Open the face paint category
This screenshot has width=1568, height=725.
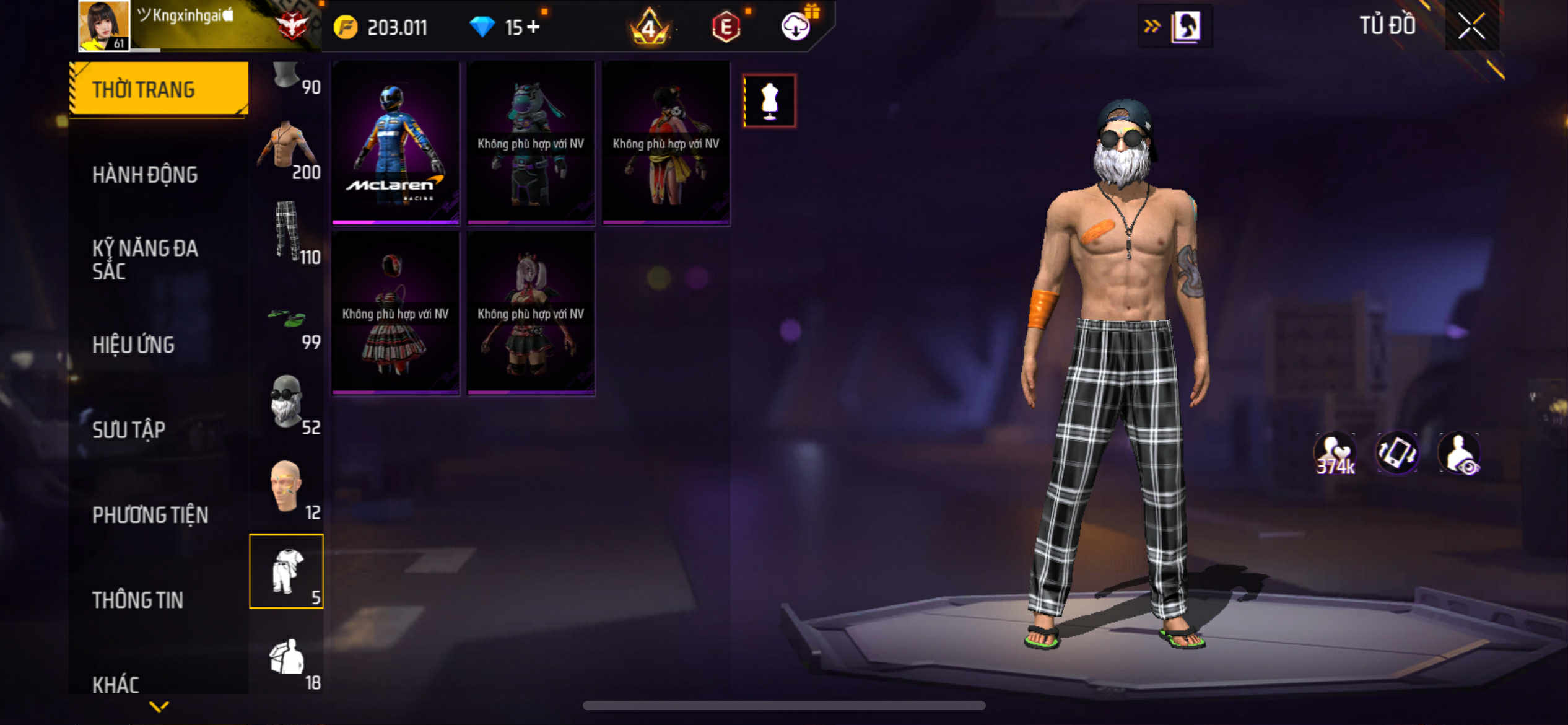click(x=287, y=487)
